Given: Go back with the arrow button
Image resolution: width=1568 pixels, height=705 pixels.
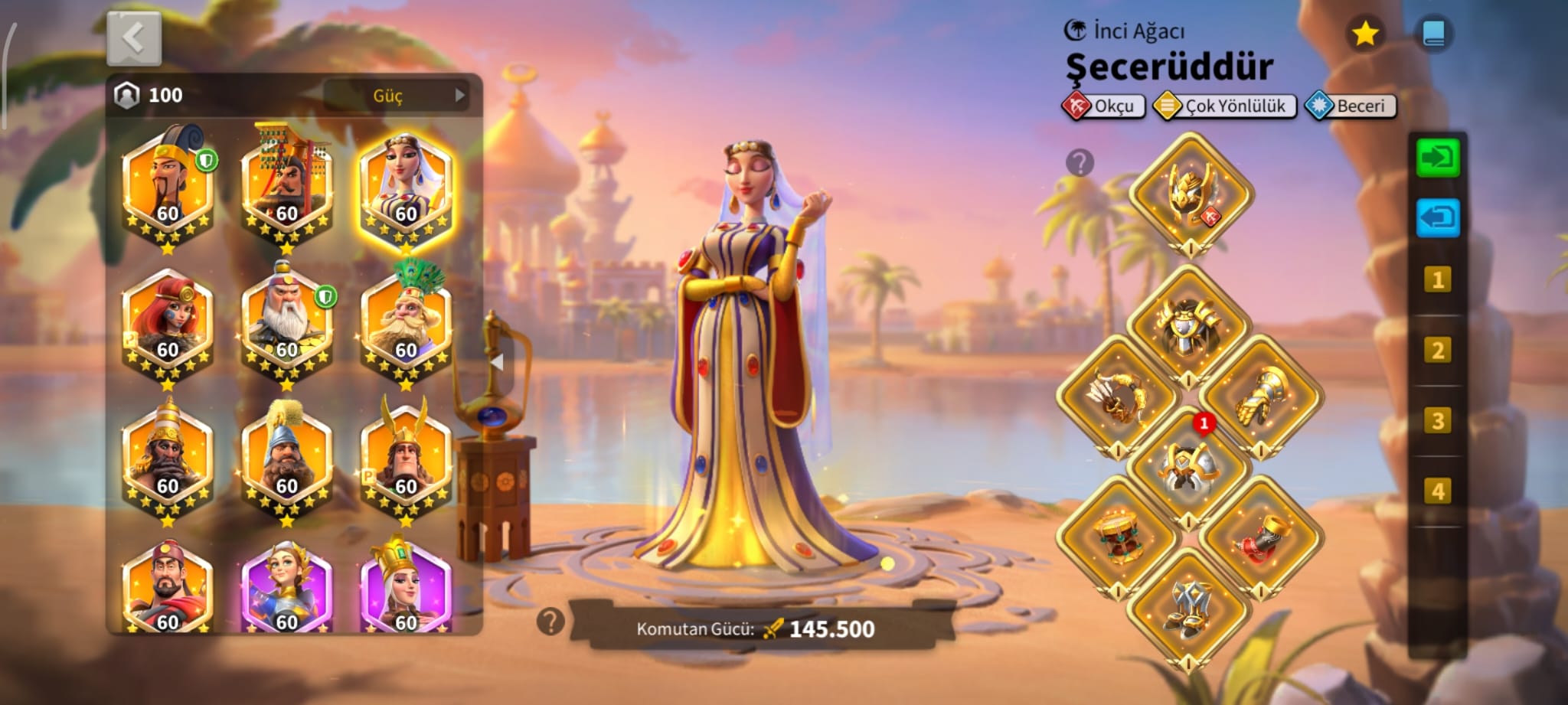Looking at the screenshot, I should (134, 38).
